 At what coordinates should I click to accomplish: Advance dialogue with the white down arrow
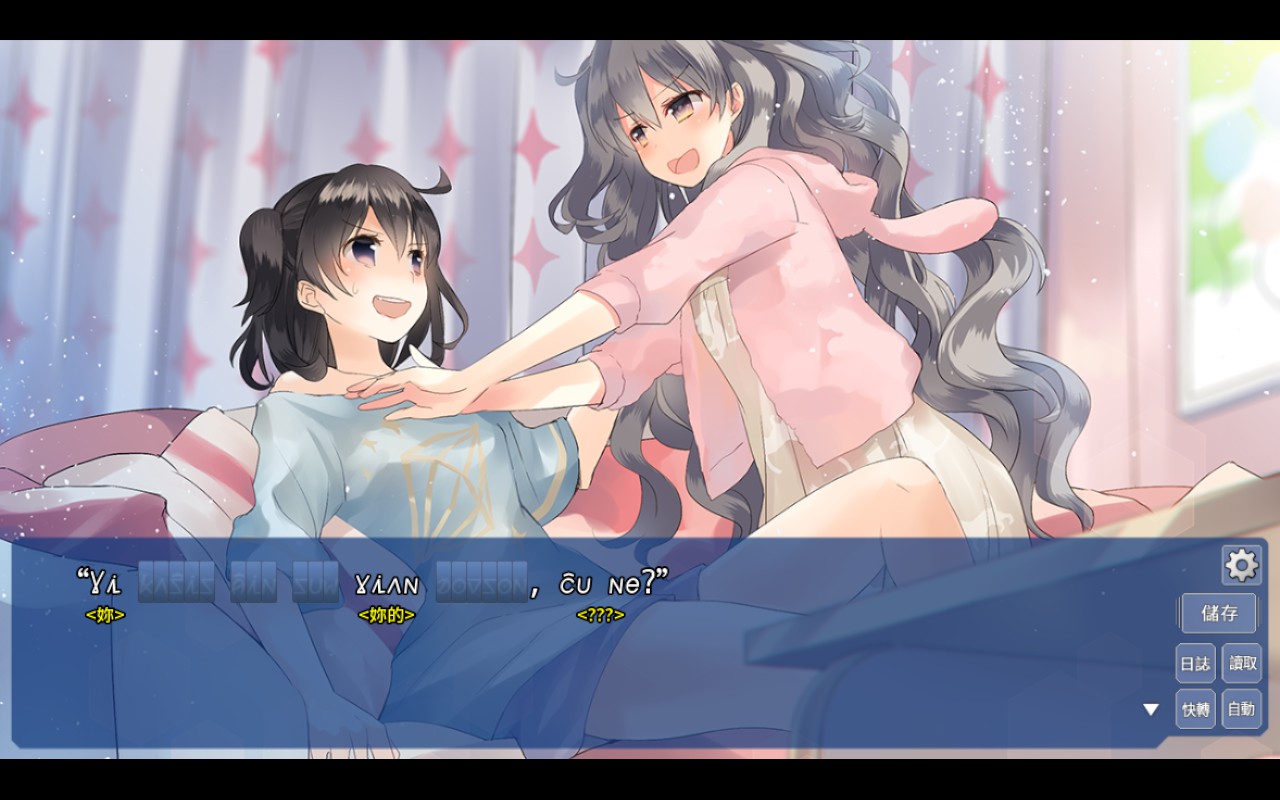(1151, 709)
